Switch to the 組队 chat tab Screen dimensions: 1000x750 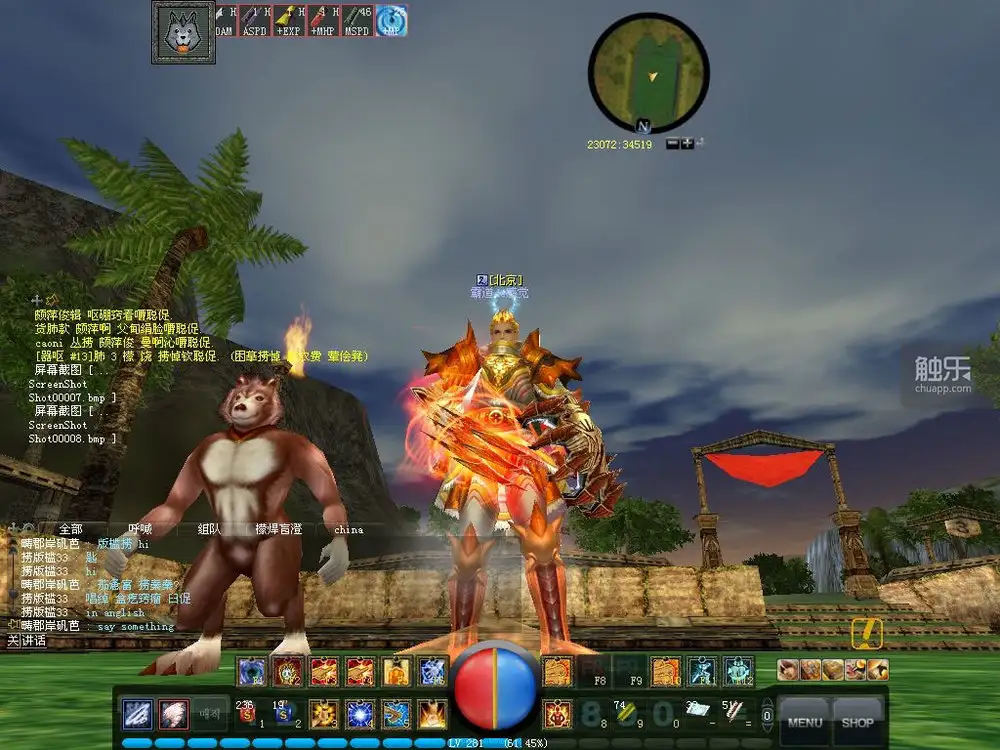click(209, 529)
